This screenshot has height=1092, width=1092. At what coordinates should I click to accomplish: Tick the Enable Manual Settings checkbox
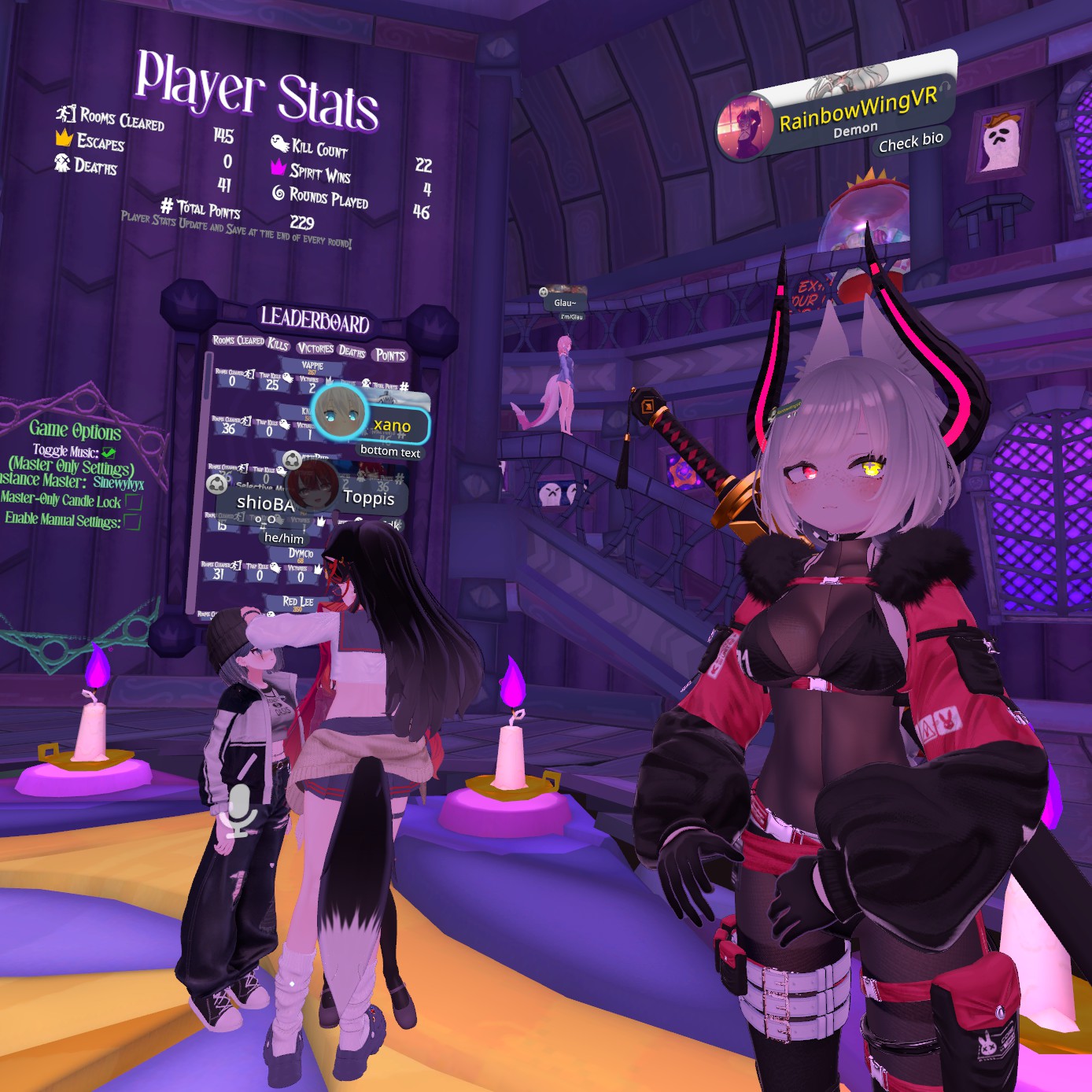tap(132, 522)
